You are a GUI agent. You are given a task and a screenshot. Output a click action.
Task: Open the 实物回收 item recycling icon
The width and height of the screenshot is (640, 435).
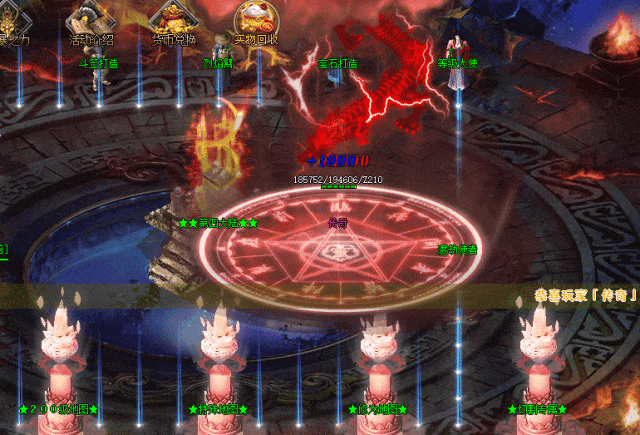[x=256, y=22]
